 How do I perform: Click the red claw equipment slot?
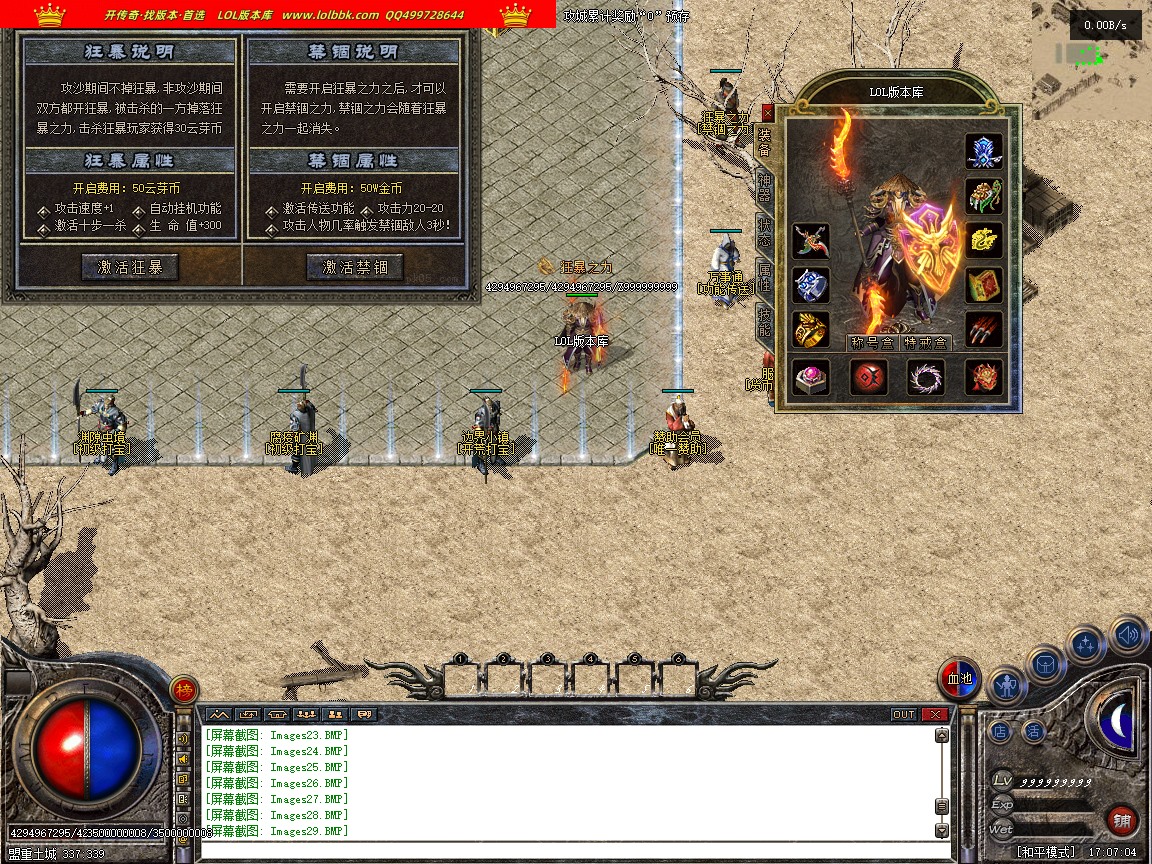pyautogui.click(x=984, y=329)
